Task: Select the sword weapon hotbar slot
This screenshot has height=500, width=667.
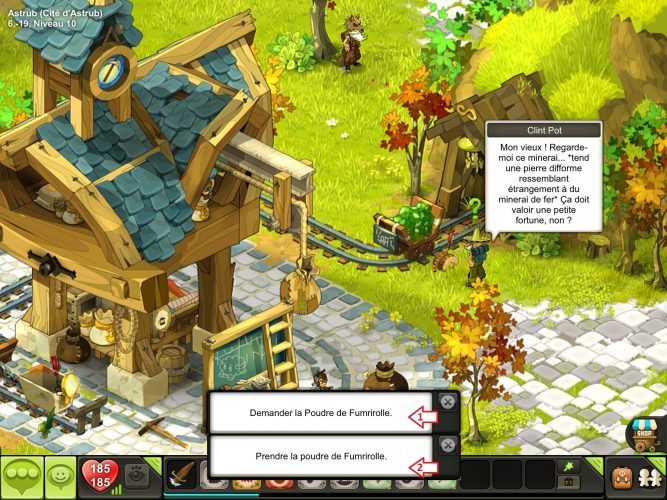Action: (x=182, y=476)
